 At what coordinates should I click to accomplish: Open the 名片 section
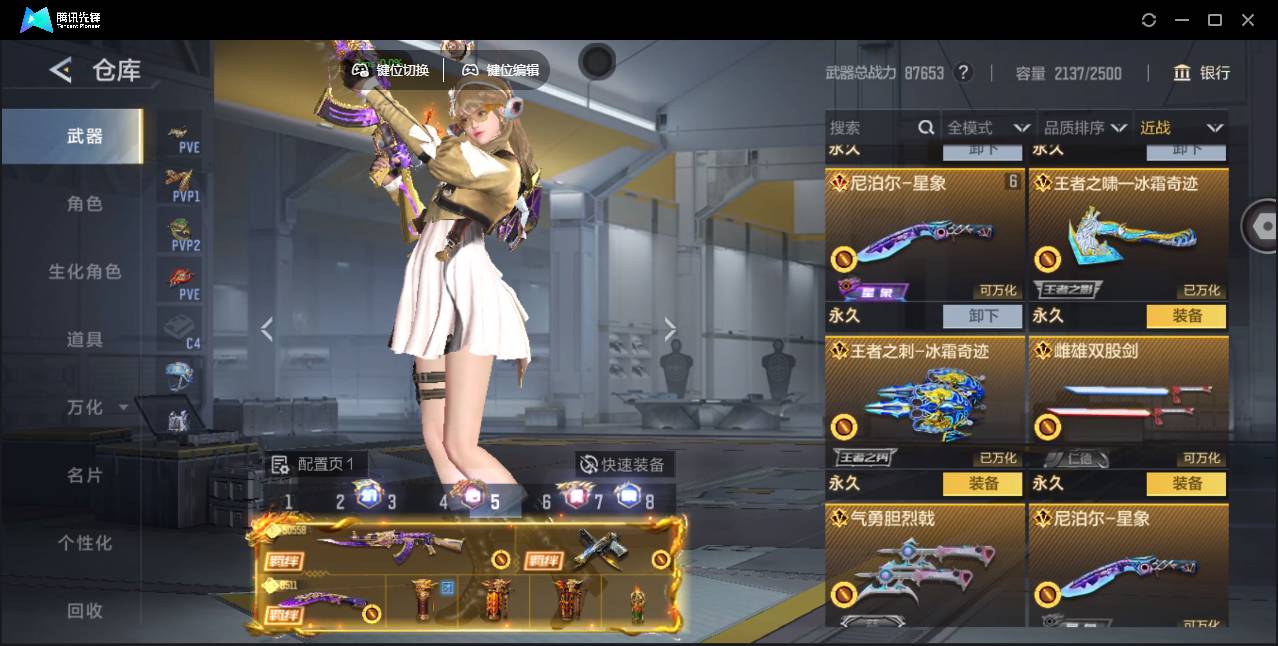pos(84,475)
